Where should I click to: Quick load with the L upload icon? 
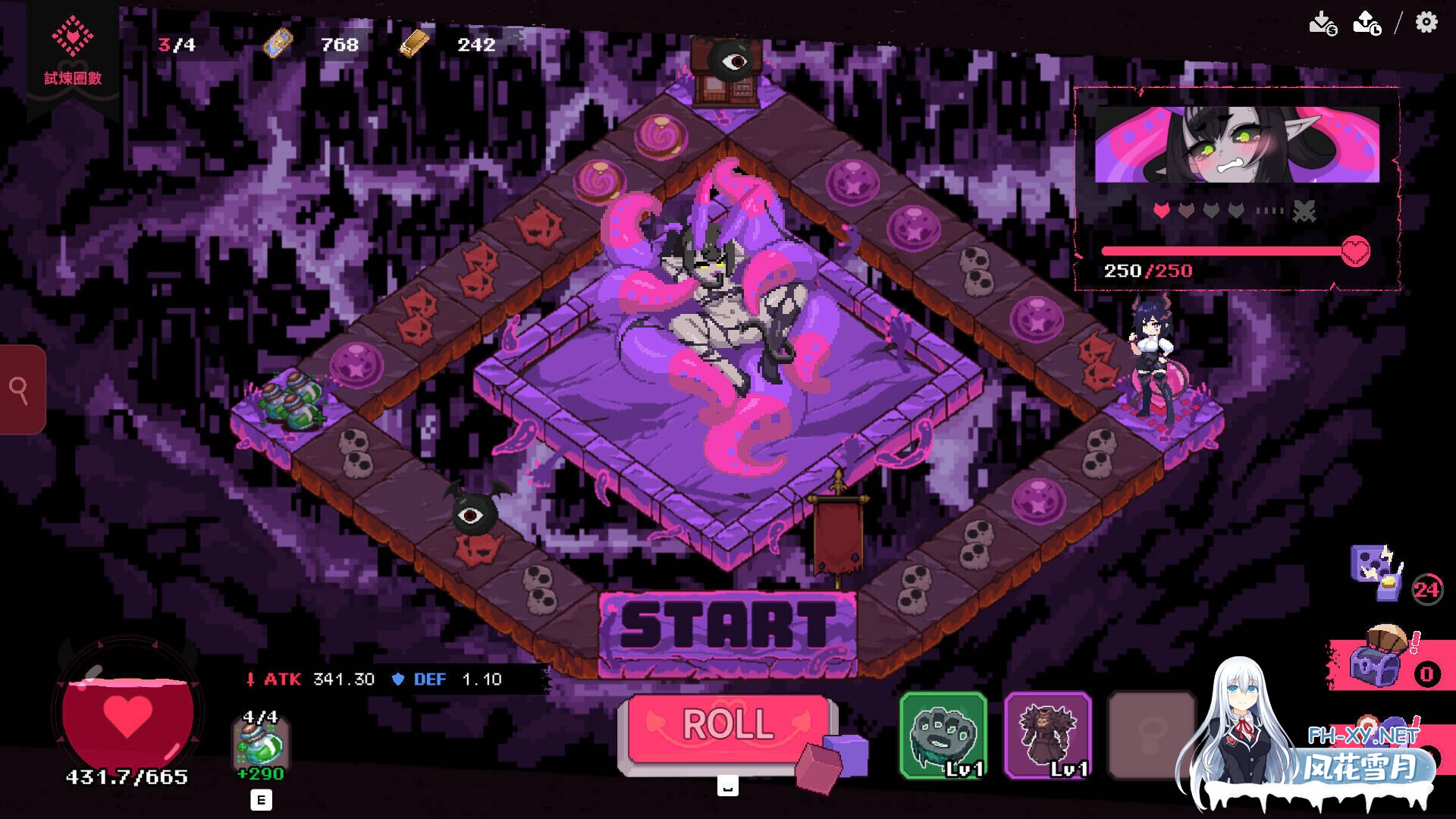pos(1367,23)
